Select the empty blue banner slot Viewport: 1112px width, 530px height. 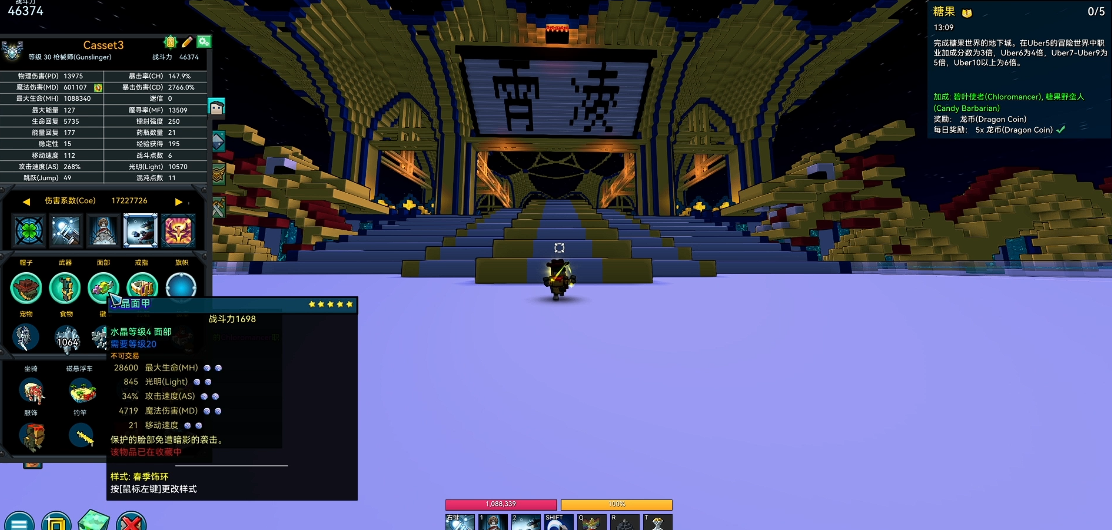(181, 288)
